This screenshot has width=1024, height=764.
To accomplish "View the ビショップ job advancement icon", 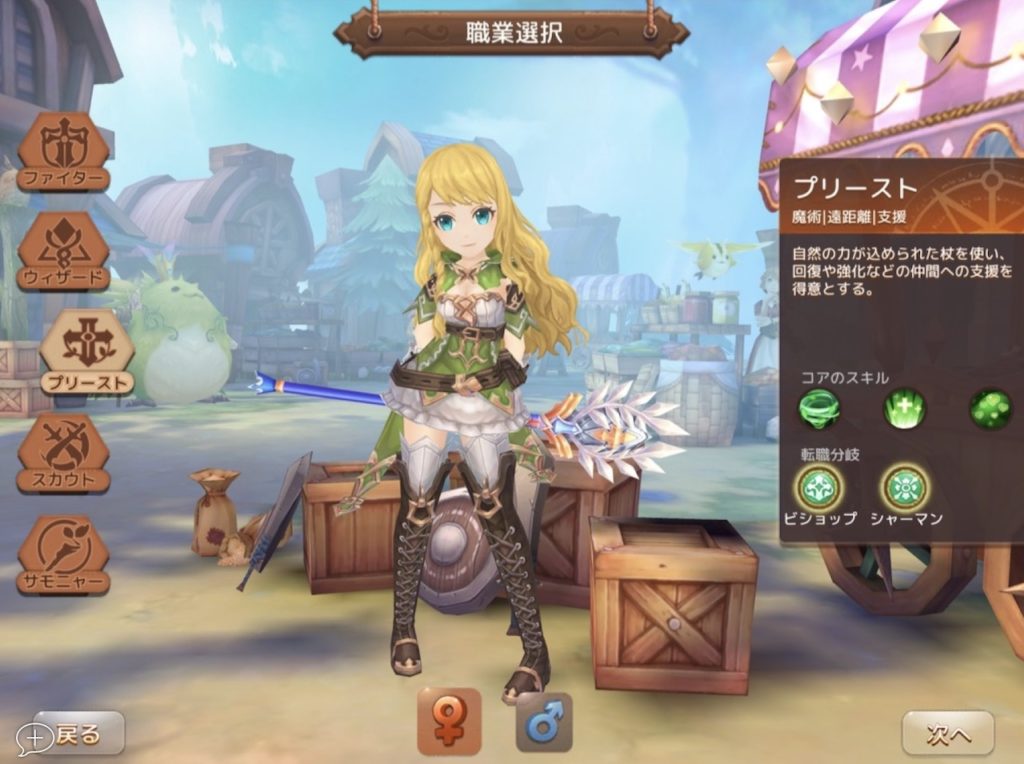I will pyautogui.click(x=818, y=488).
